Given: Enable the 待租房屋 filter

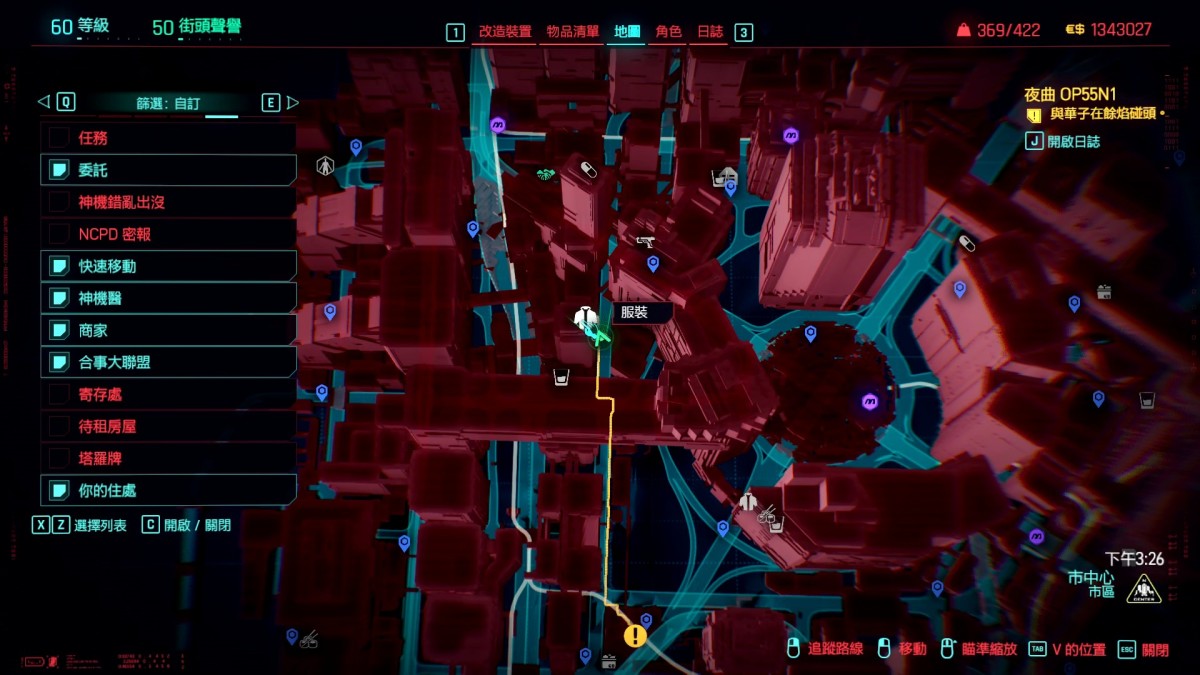Looking at the screenshot, I should (168, 426).
